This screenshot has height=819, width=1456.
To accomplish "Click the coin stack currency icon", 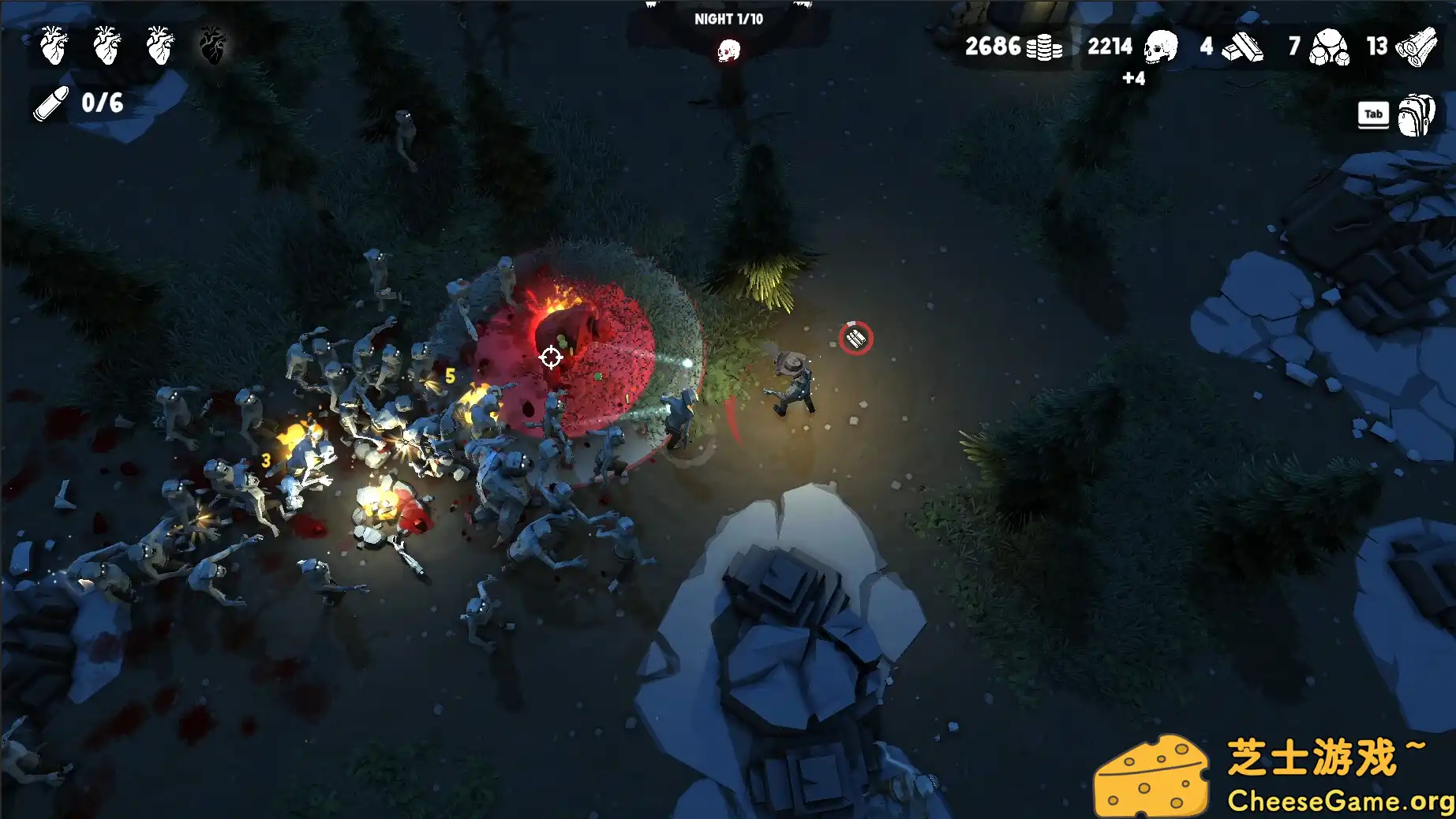I will pyautogui.click(x=1043, y=47).
